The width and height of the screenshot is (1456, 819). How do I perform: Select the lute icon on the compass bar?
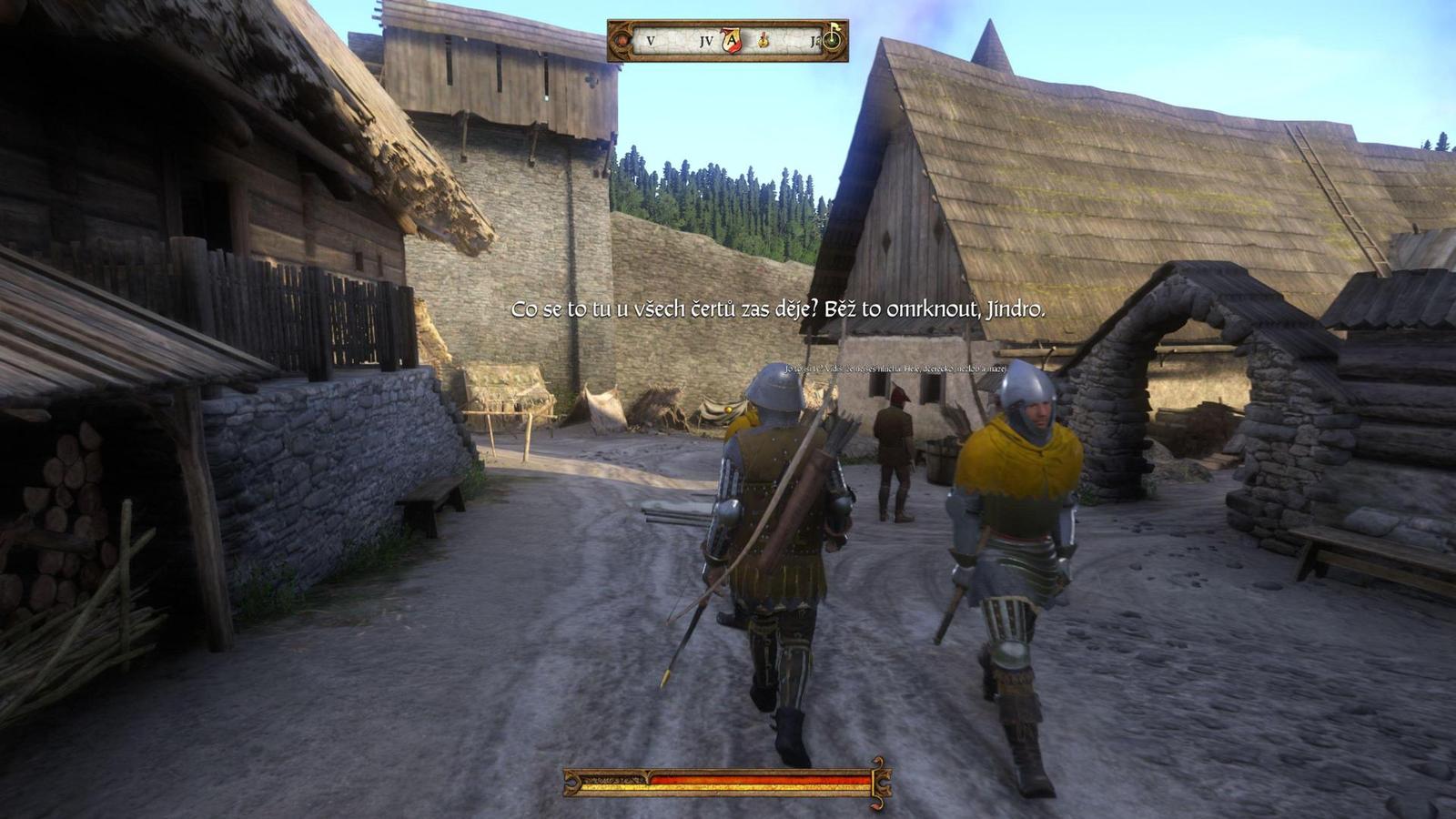pyautogui.click(x=763, y=40)
